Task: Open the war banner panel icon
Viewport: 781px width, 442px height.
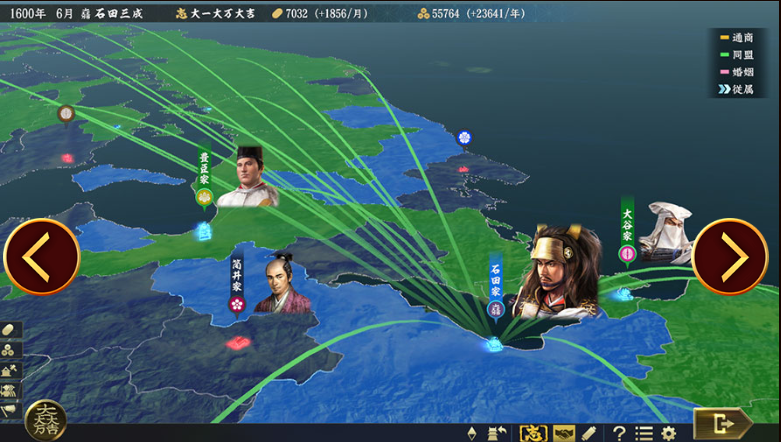Action: [x=10, y=409]
